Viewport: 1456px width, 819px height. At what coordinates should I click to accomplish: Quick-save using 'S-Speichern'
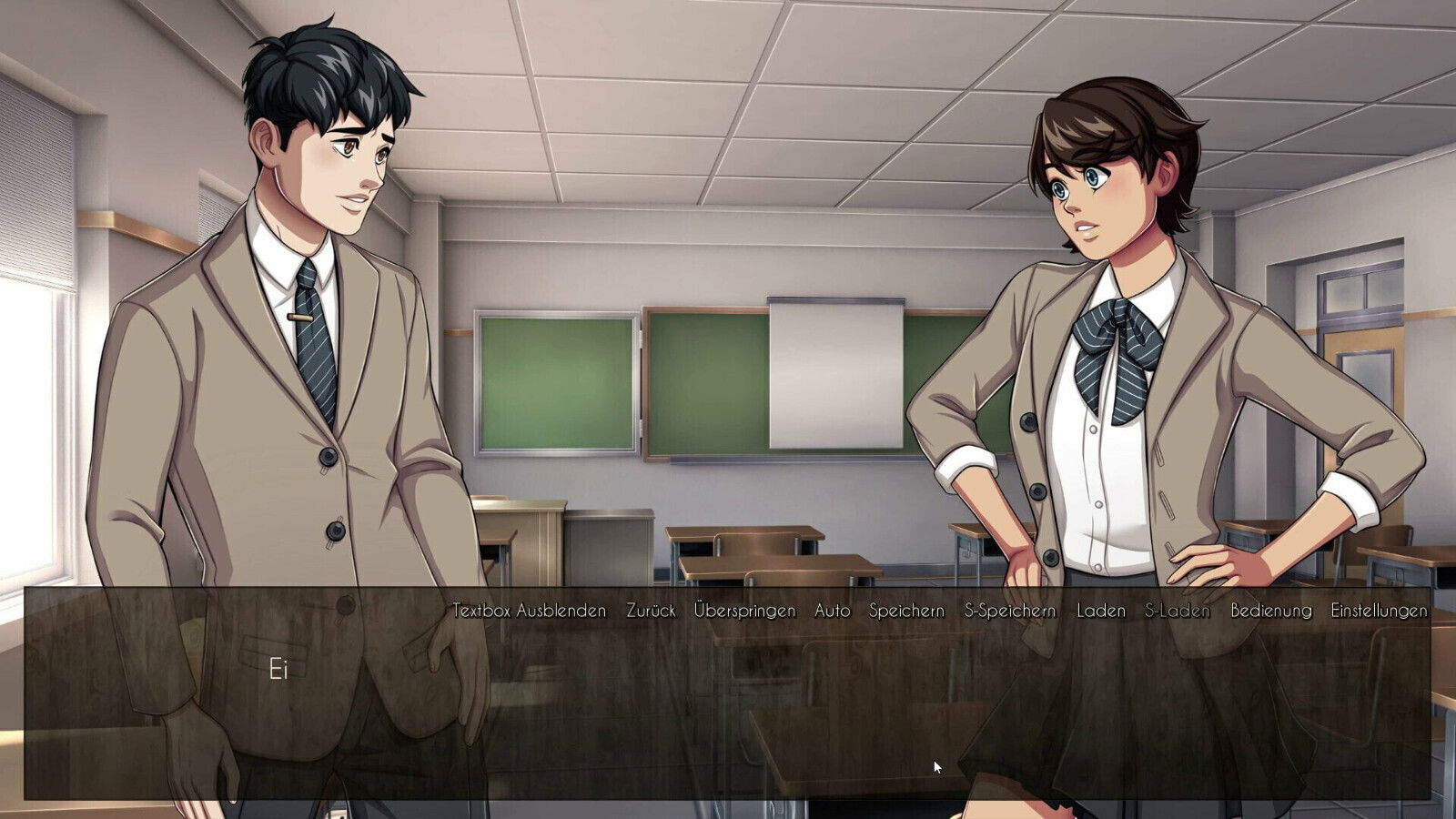click(x=1010, y=612)
